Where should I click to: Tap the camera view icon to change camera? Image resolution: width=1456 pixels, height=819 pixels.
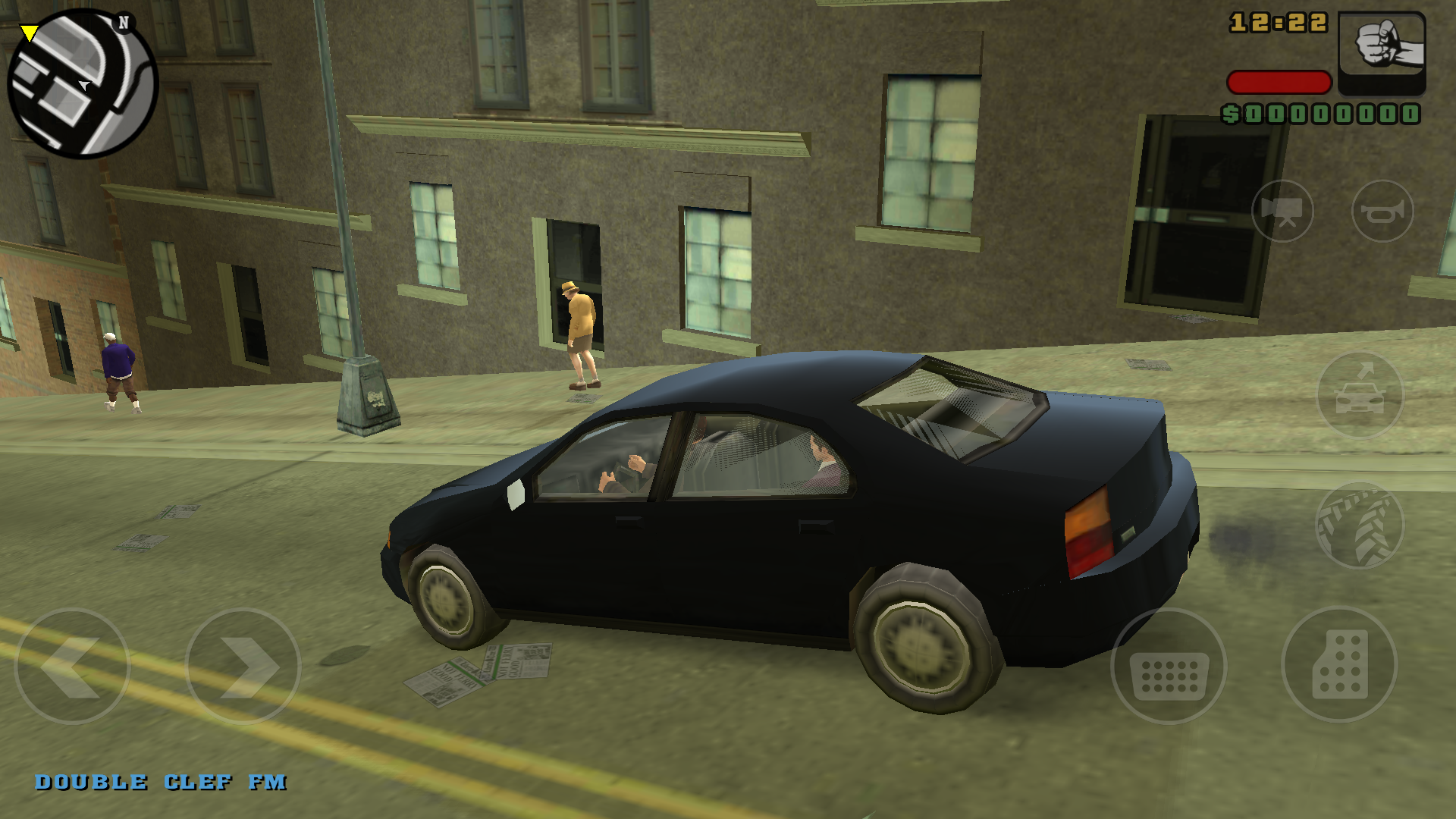coord(1282,212)
